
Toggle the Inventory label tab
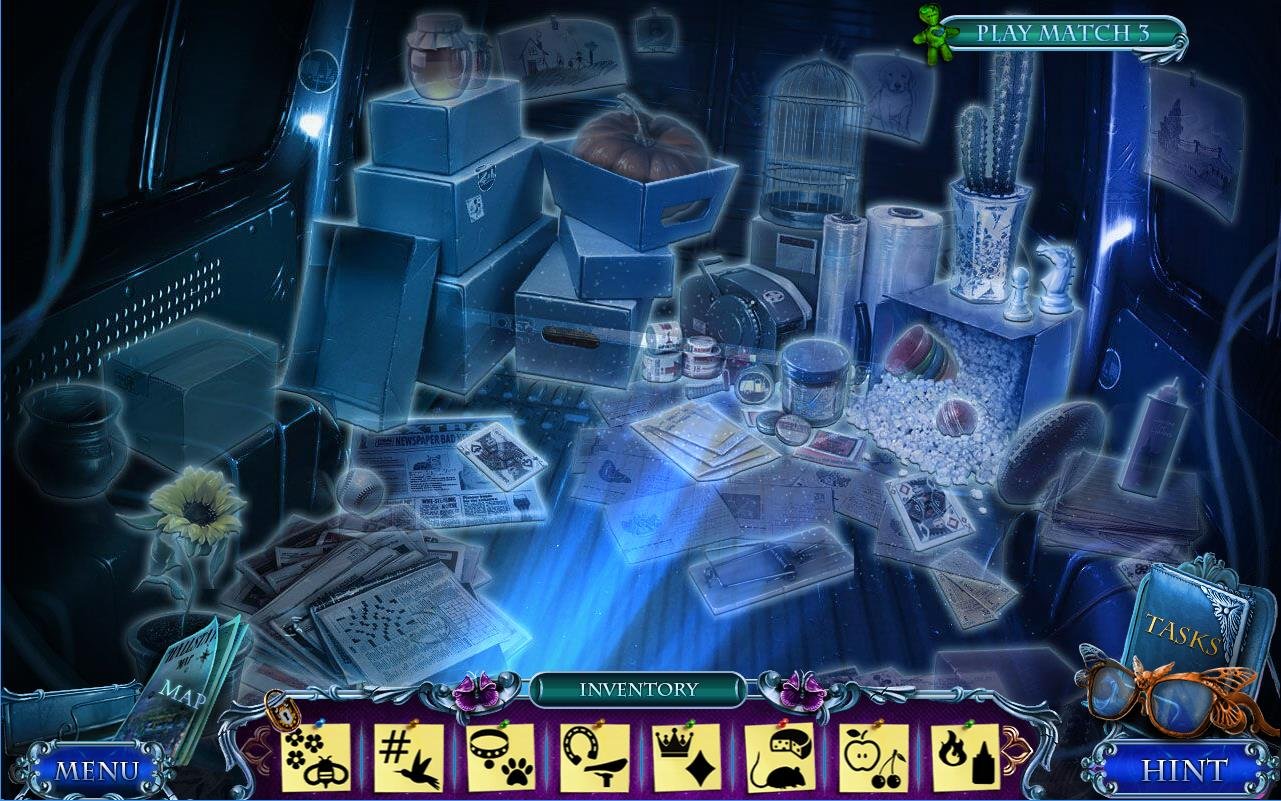(x=638, y=689)
